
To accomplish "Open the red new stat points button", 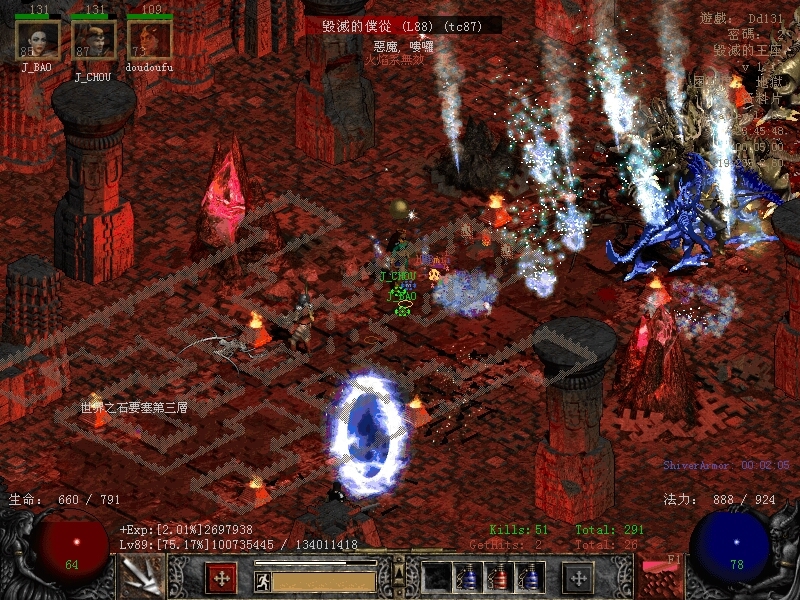I will point(221,577).
